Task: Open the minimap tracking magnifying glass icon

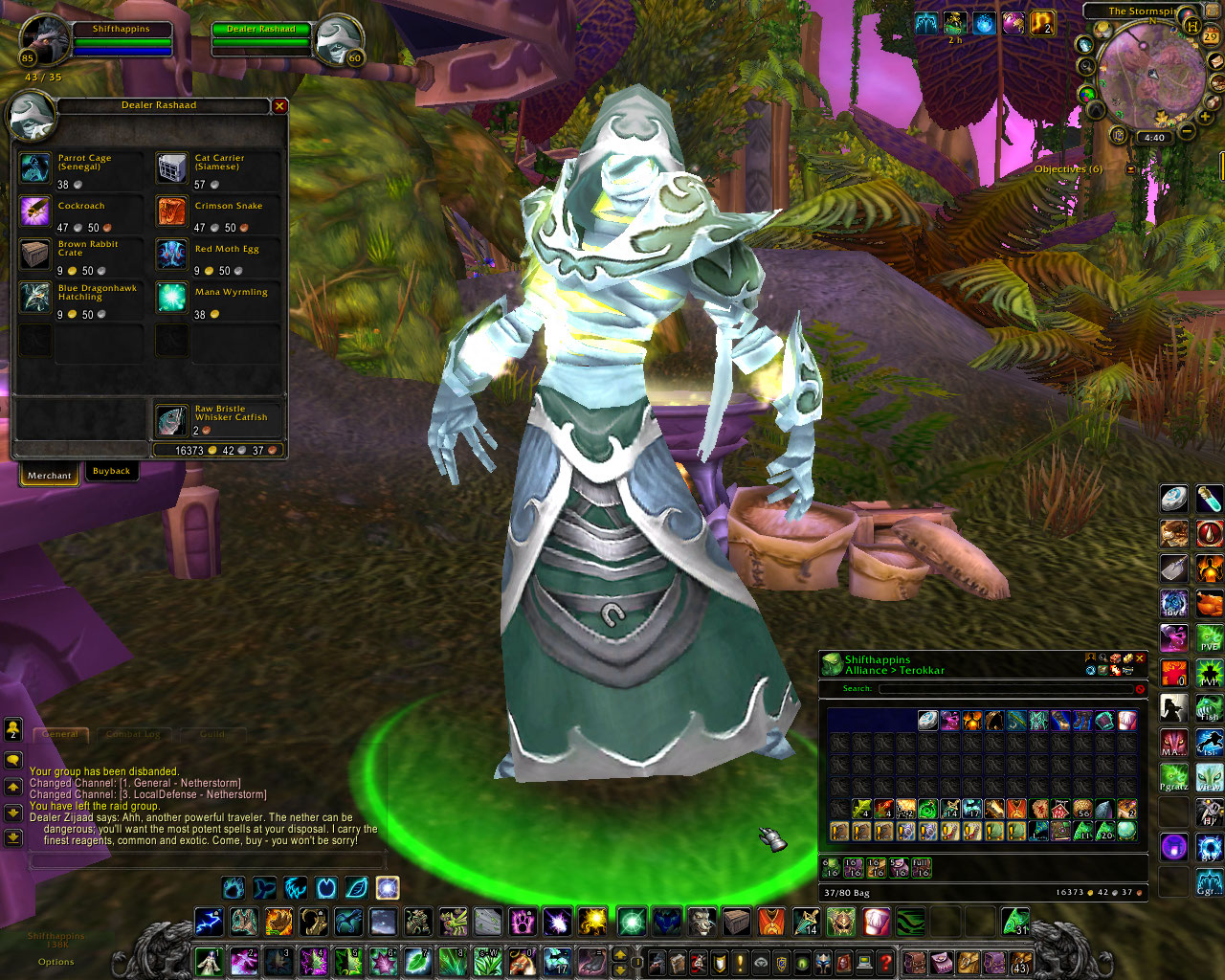Action: pos(1087,66)
